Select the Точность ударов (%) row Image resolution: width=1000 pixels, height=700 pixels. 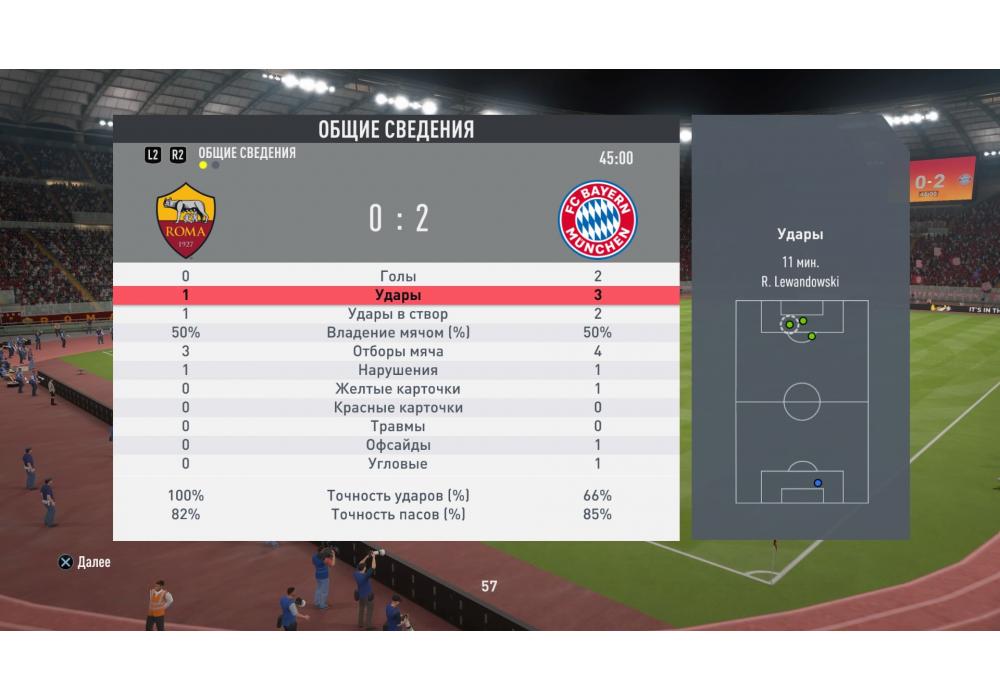(x=397, y=496)
